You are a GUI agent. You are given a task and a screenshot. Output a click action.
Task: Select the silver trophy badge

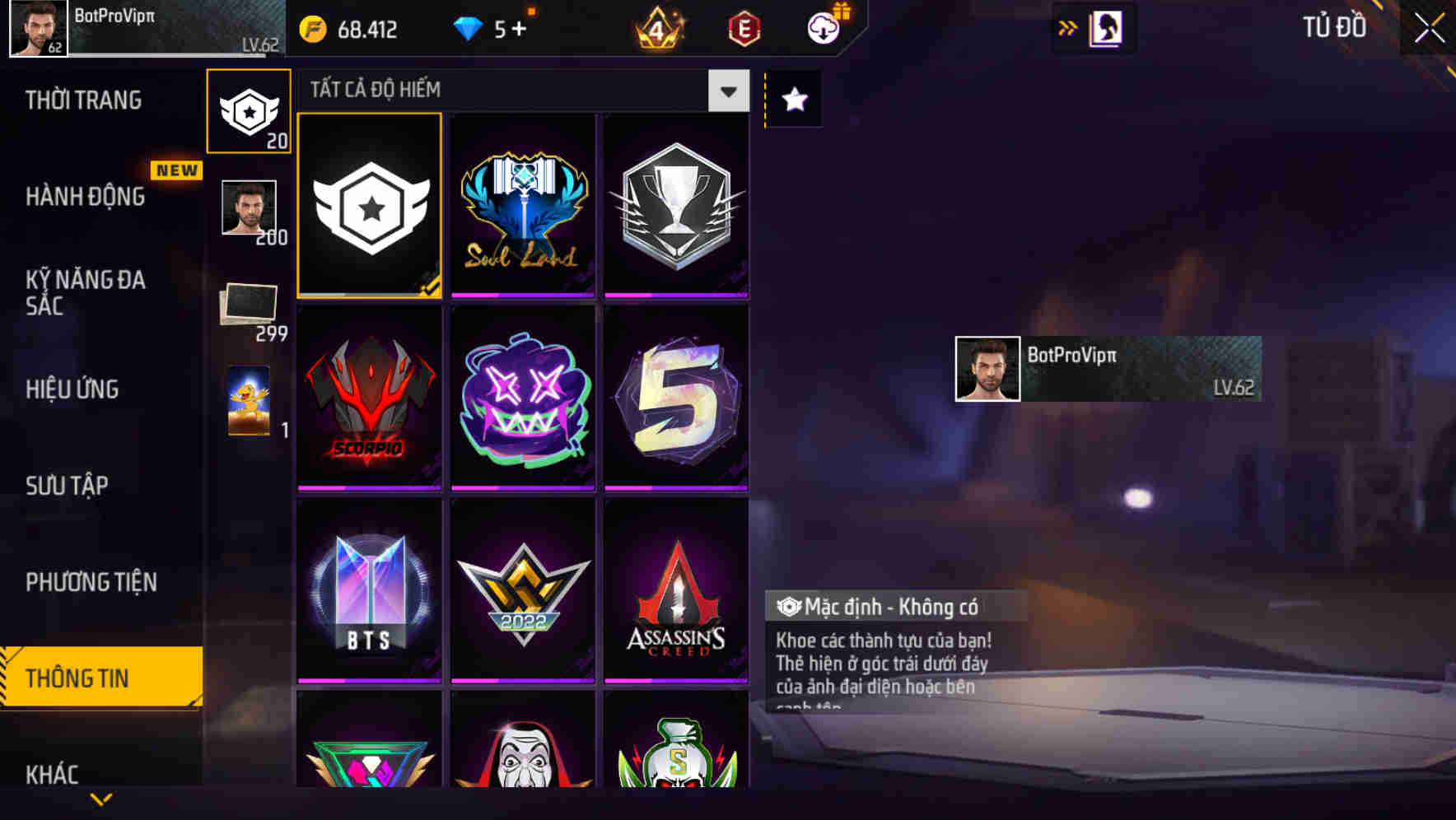point(677,206)
